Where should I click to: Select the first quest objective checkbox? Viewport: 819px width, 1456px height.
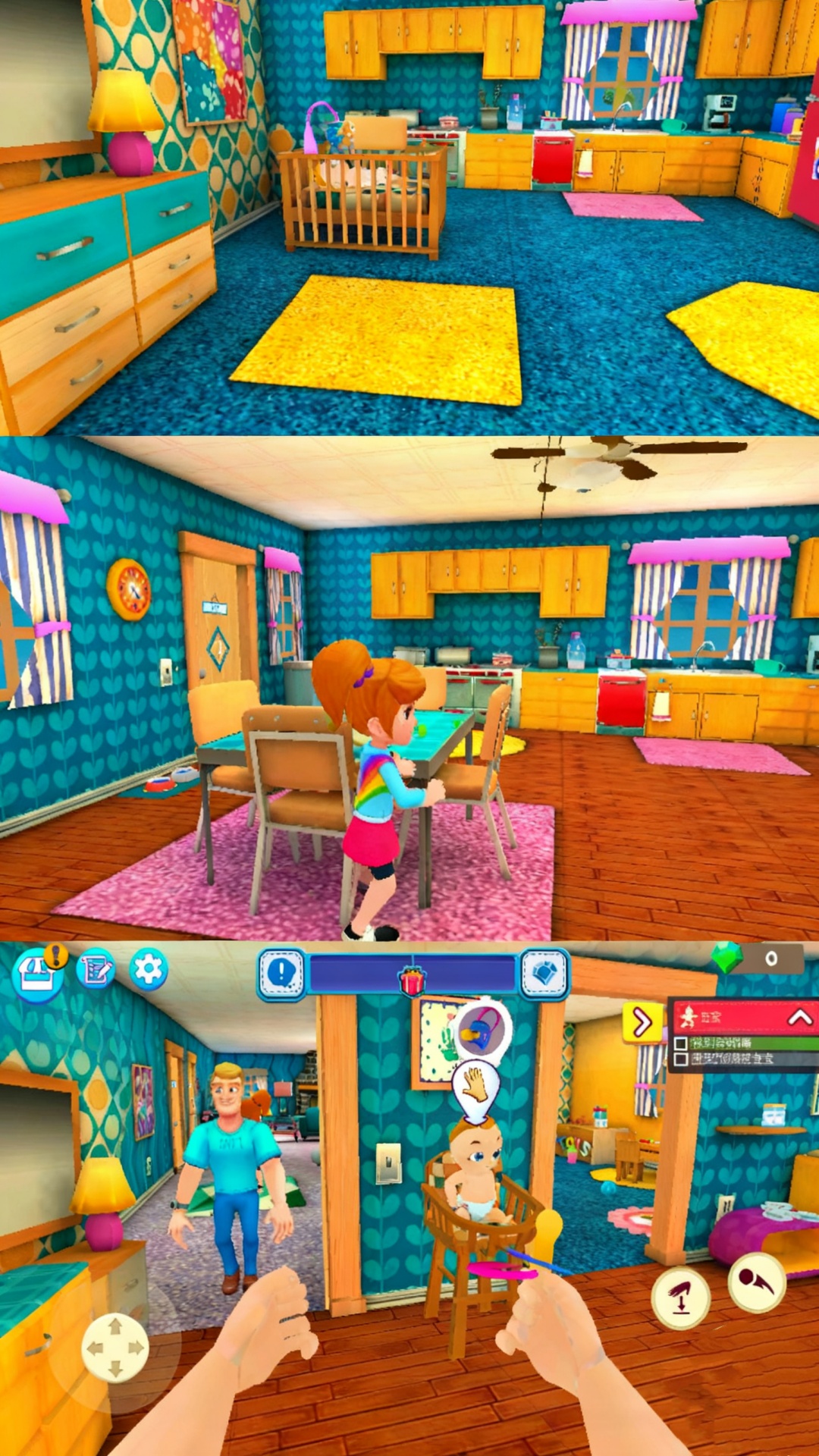681,1043
